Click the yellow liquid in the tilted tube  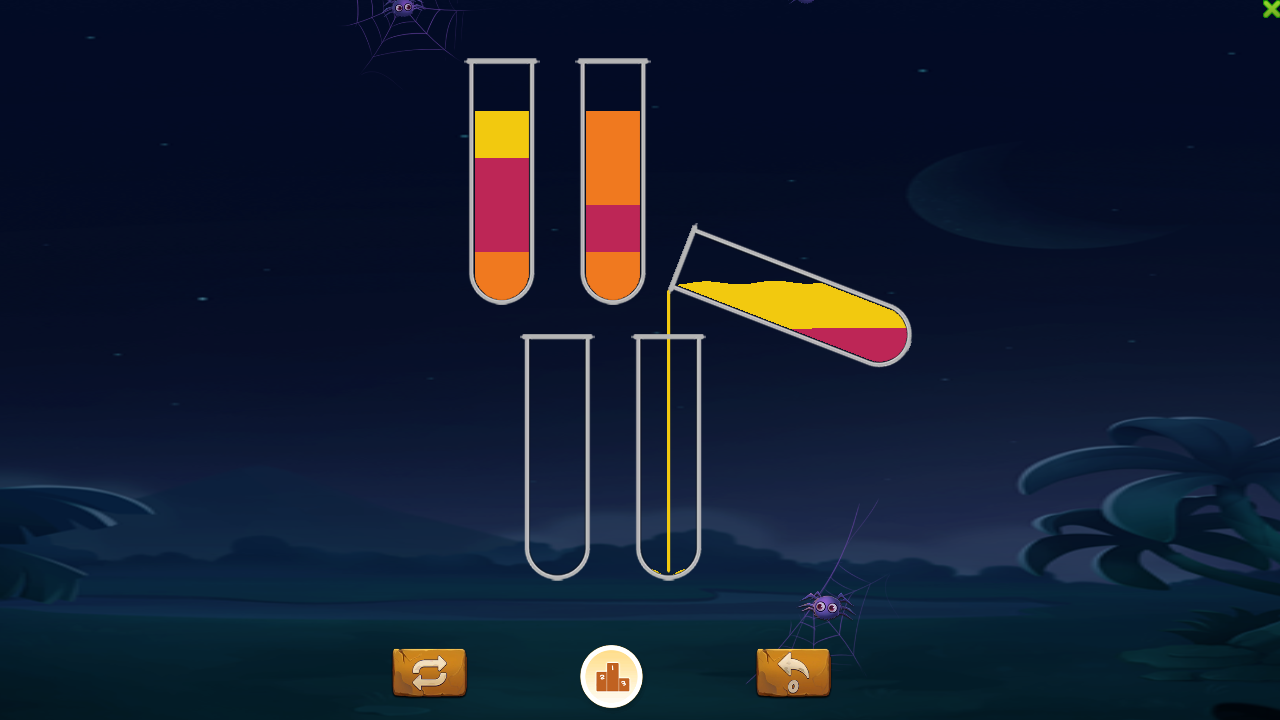(x=790, y=300)
